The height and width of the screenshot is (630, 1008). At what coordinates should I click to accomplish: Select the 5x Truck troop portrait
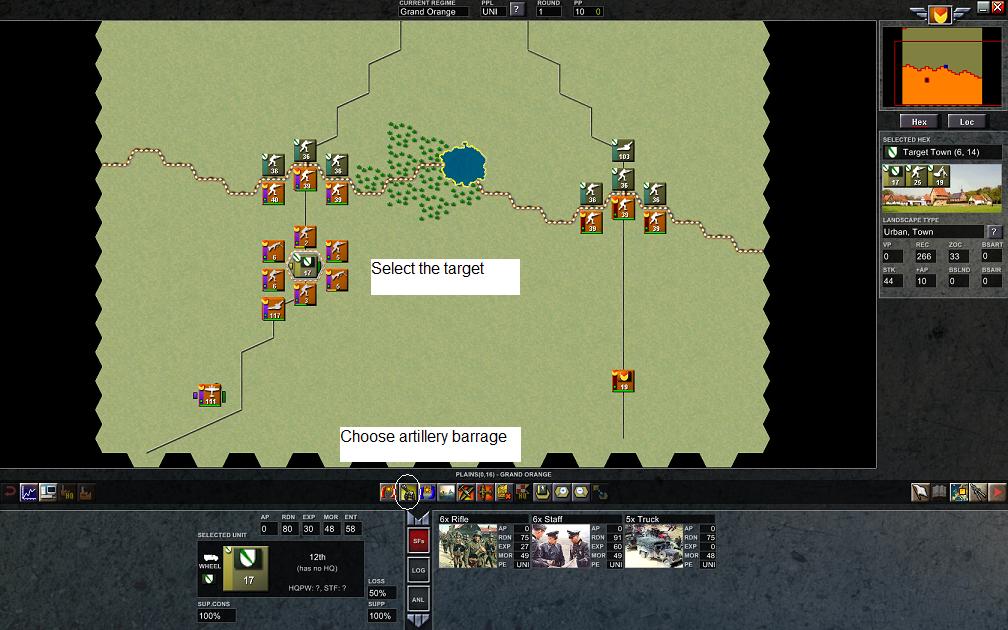653,546
